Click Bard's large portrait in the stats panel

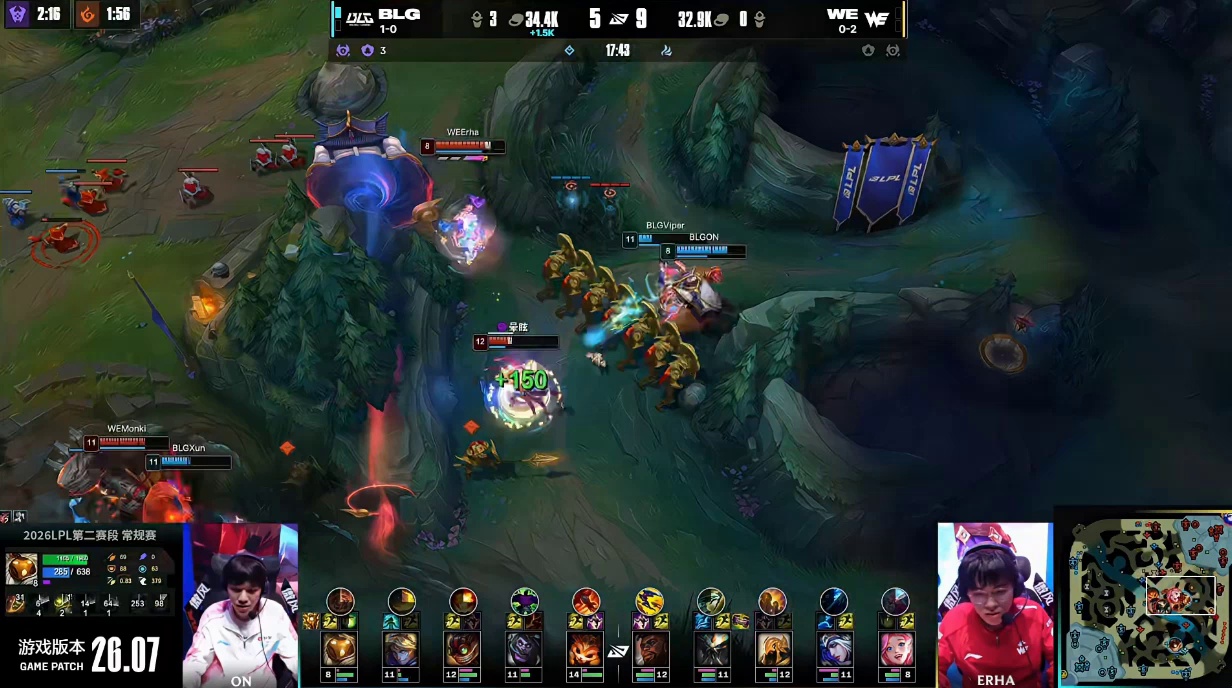click(x=21, y=569)
